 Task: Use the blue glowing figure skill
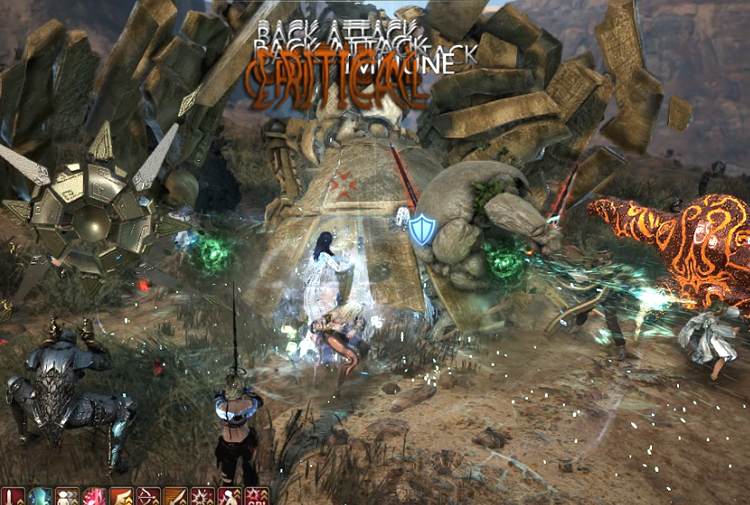[x=40, y=497]
